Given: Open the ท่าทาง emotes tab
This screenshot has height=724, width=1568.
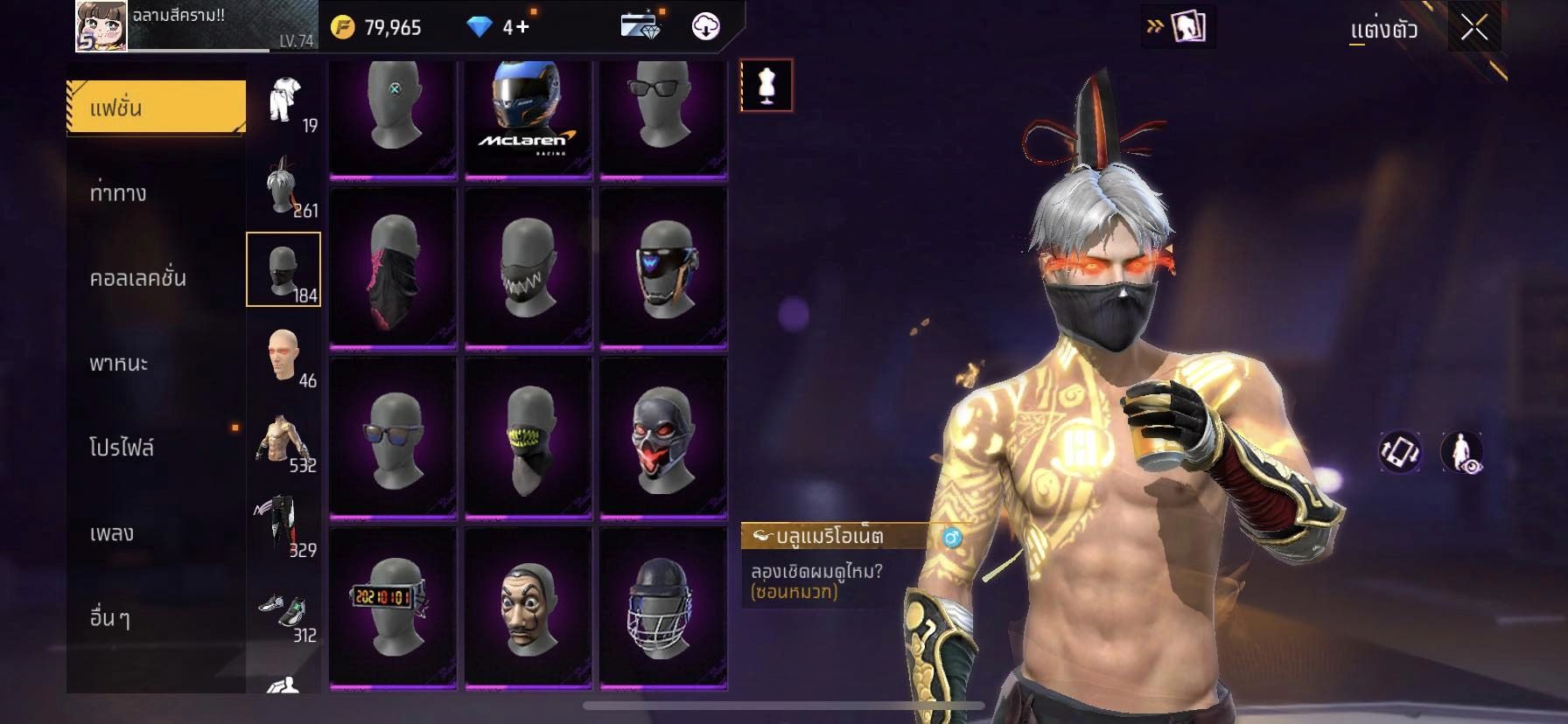Looking at the screenshot, I should click(x=118, y=192).
